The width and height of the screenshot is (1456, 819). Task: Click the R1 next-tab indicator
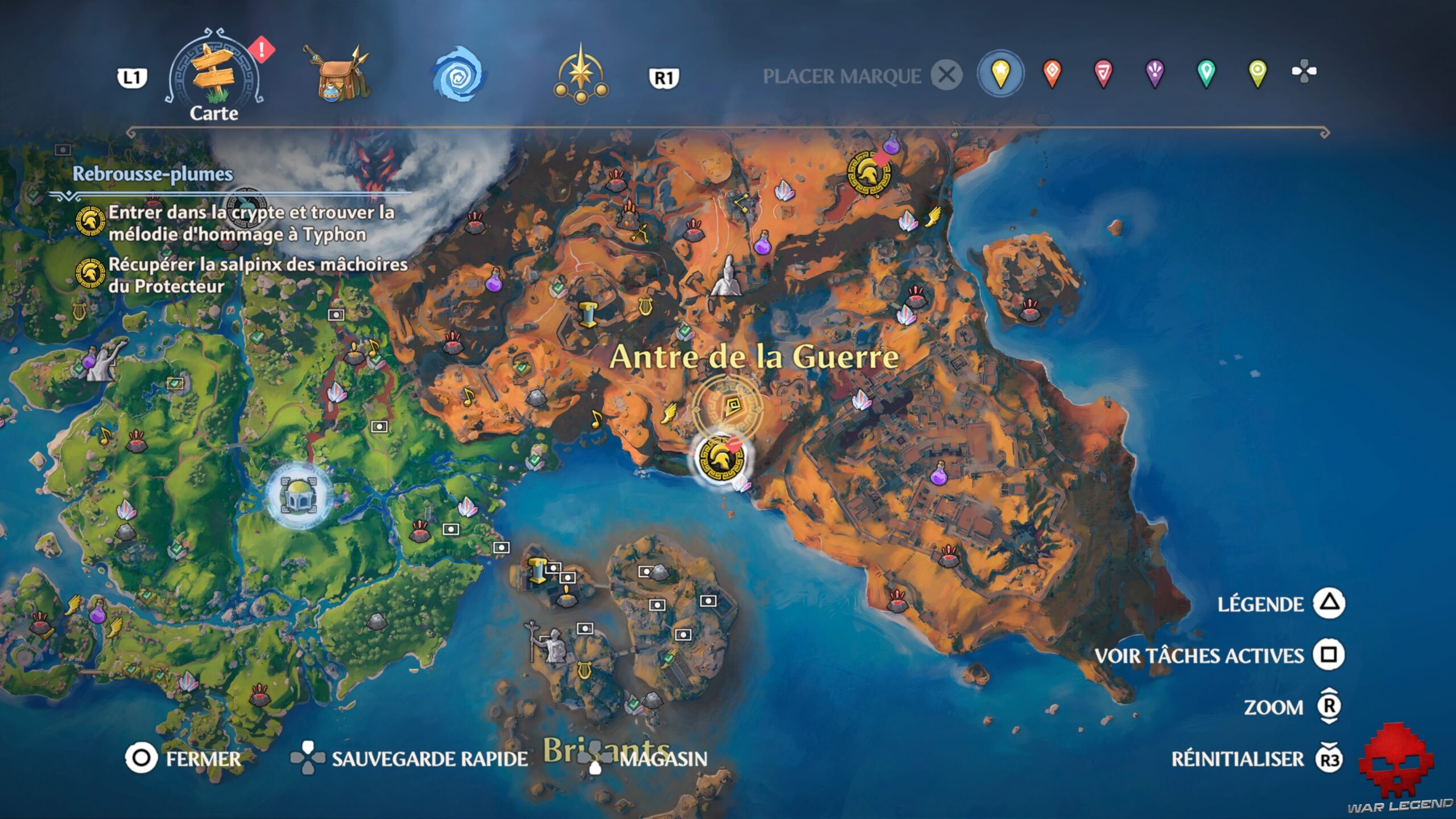pyautogui.click(x=664, y=77)
